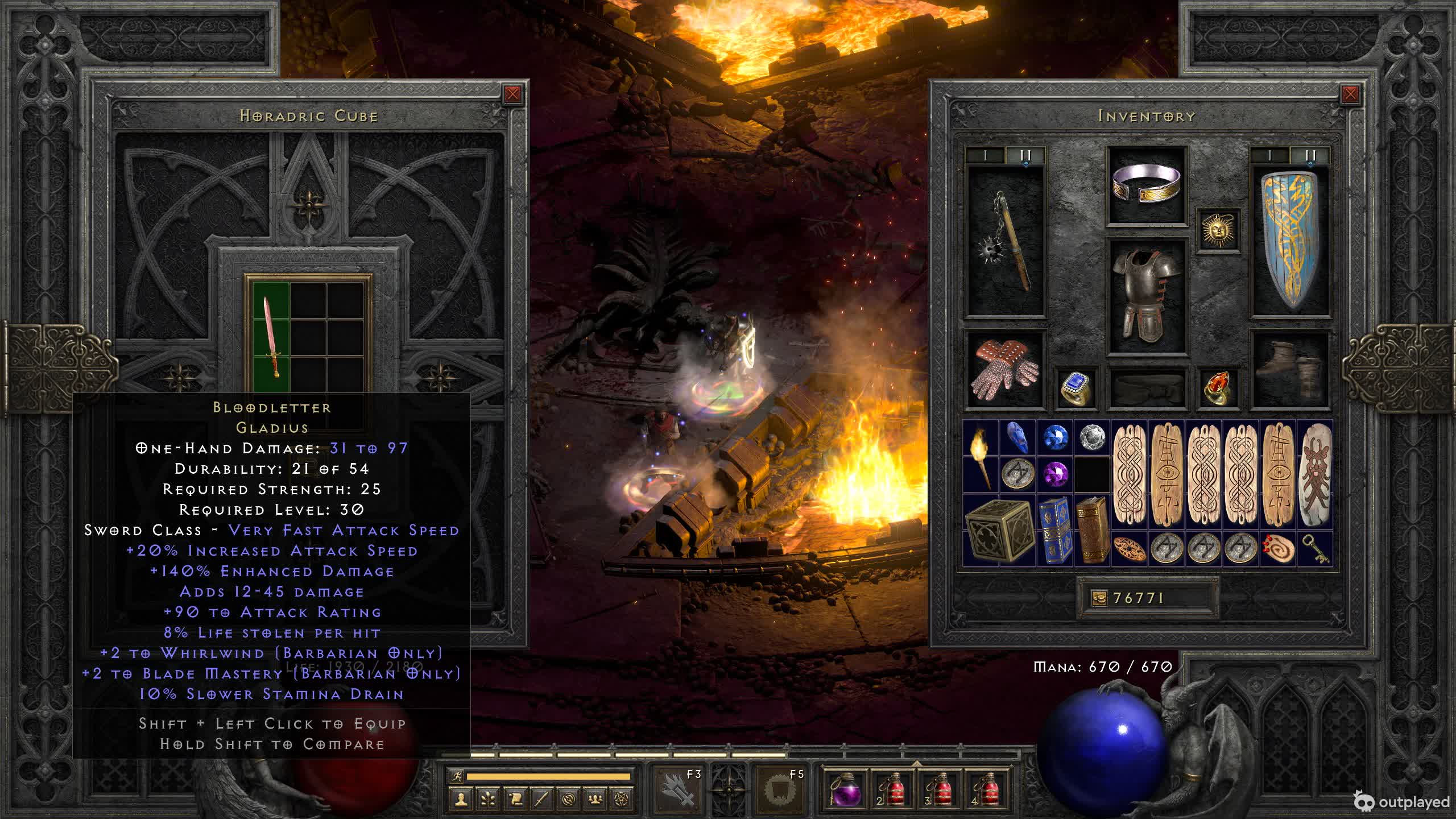
Task: Pick up the purple amethyst gem
Action: tap(1055, 474)
